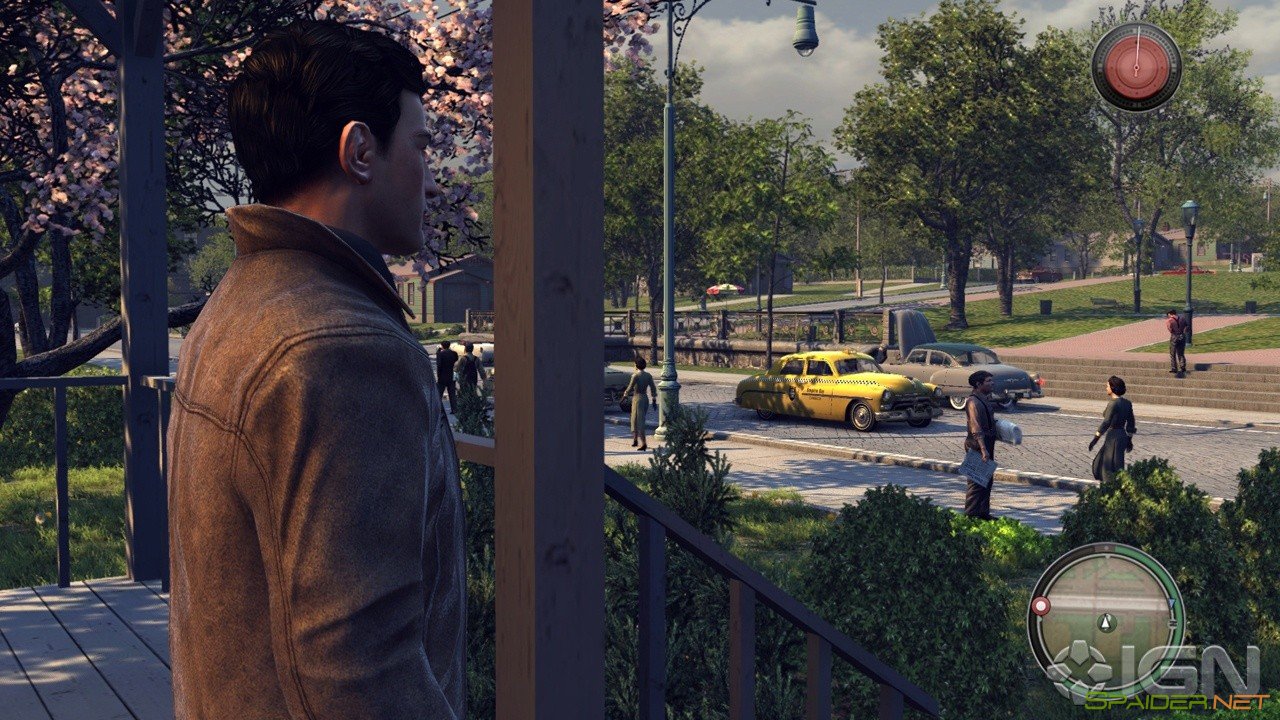
Task: Click the player arrow on the minimap
Action: pyautogui.click(x=1105, y=622)
